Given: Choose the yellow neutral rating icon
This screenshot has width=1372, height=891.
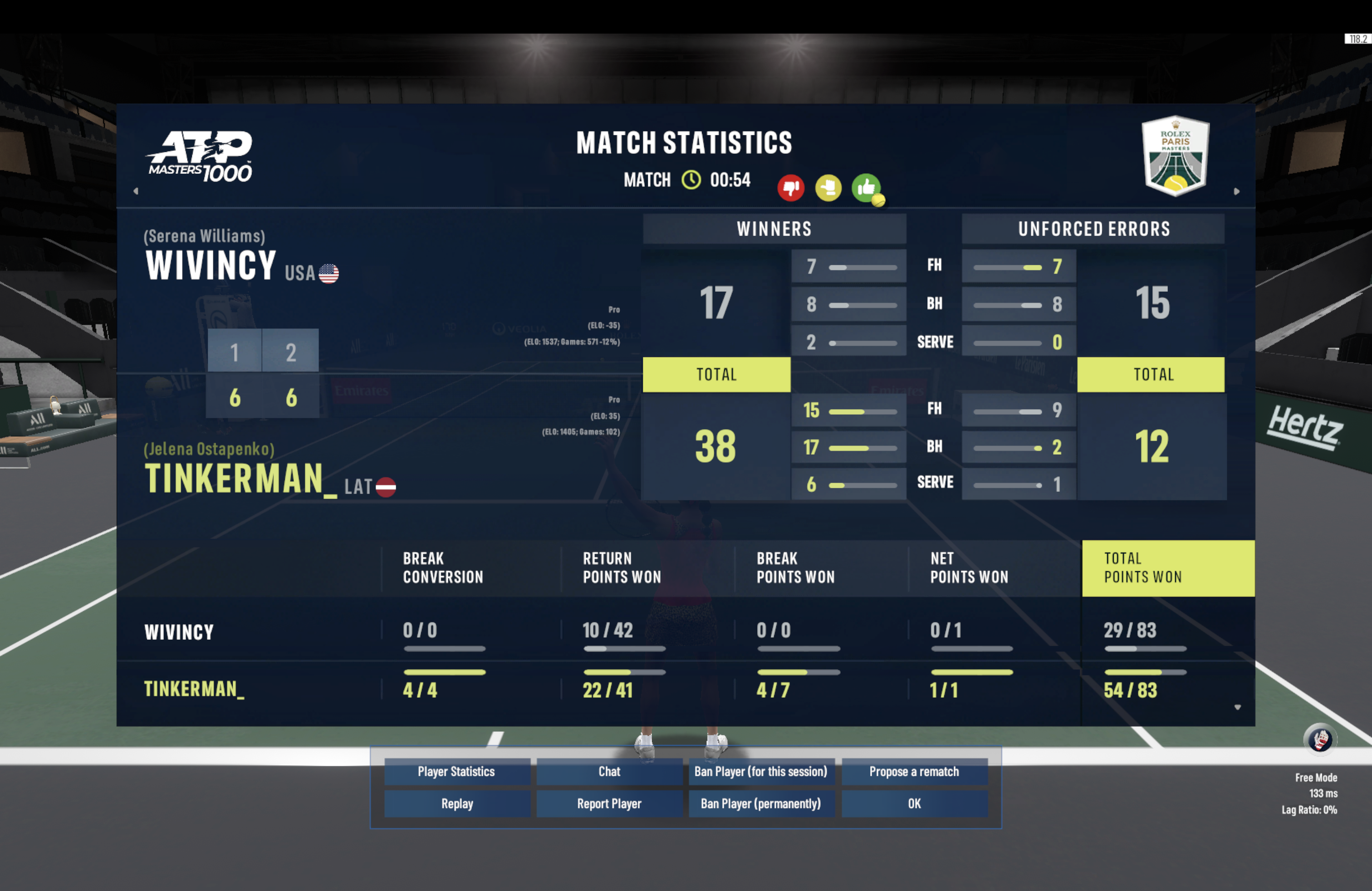Looking at the screenshot, I should click(x=828, y=188).
